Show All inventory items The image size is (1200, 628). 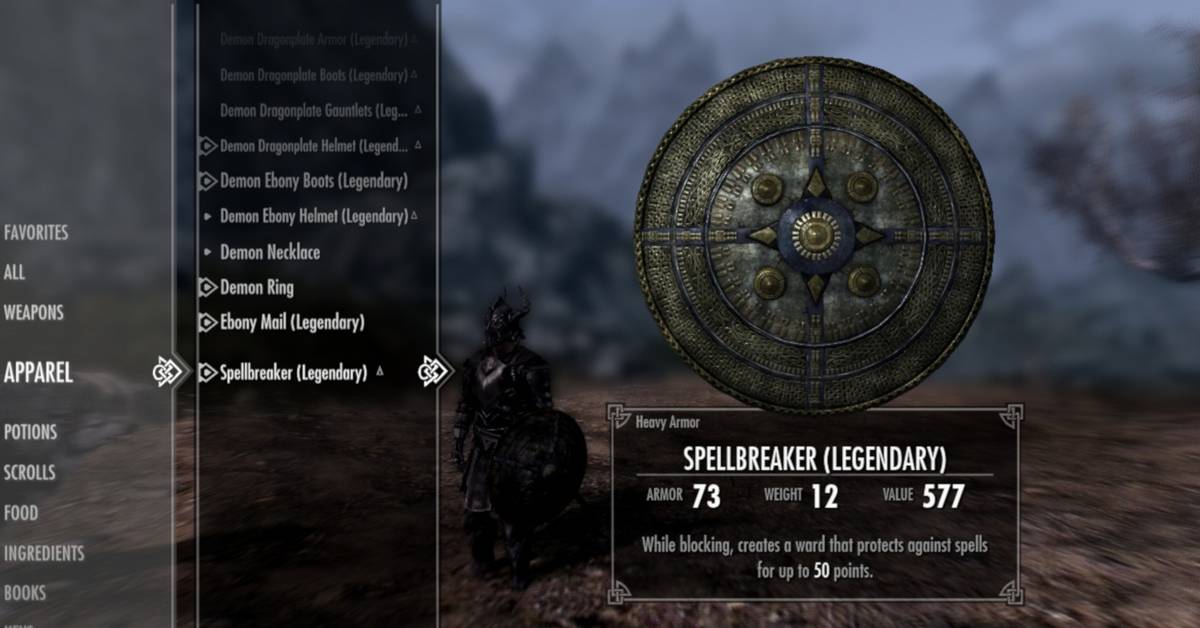click(x=14, y=272)
